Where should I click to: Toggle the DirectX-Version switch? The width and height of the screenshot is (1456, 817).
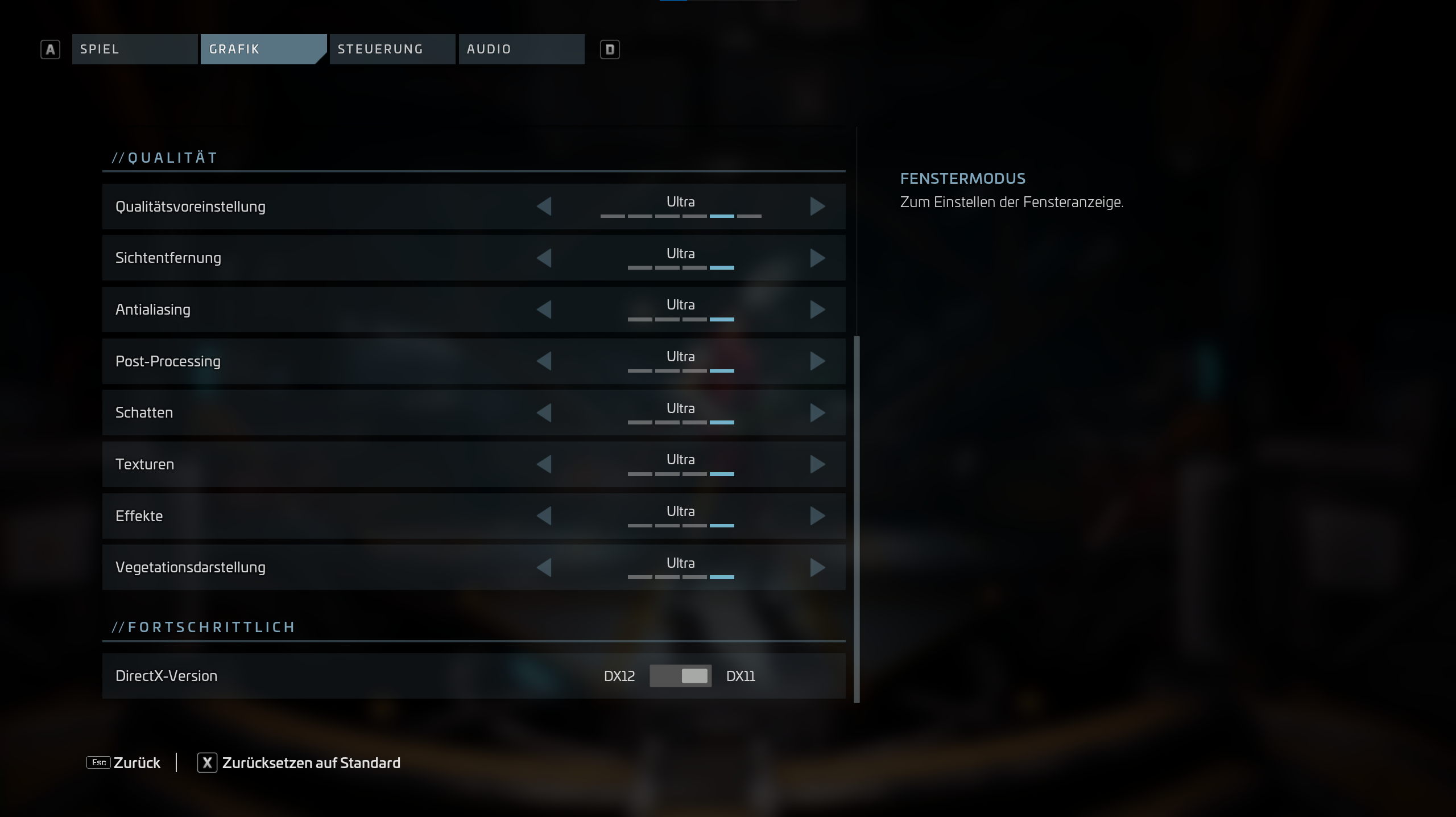pos(680,676)
